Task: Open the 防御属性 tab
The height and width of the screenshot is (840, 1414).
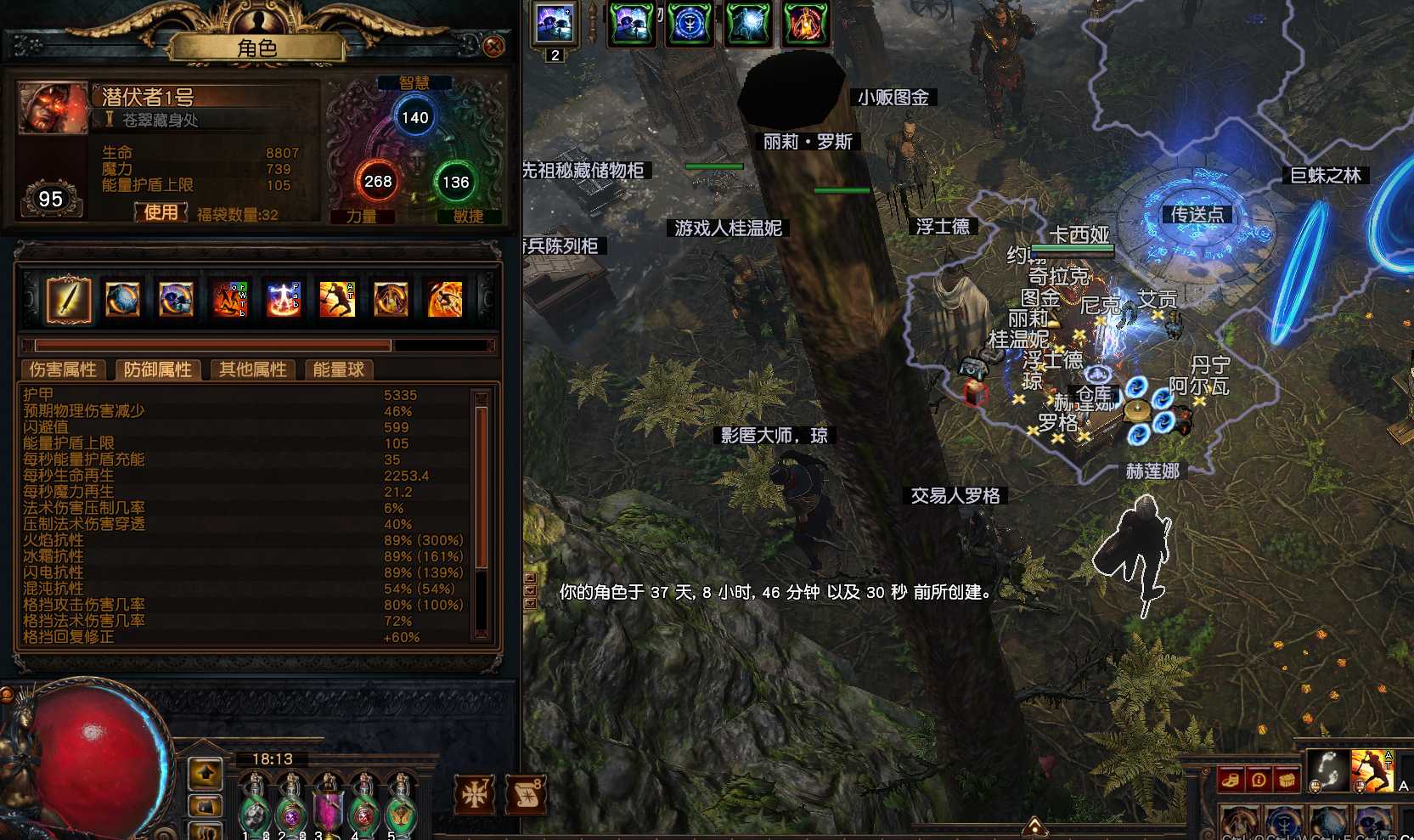Action: (x=158, y=369)
